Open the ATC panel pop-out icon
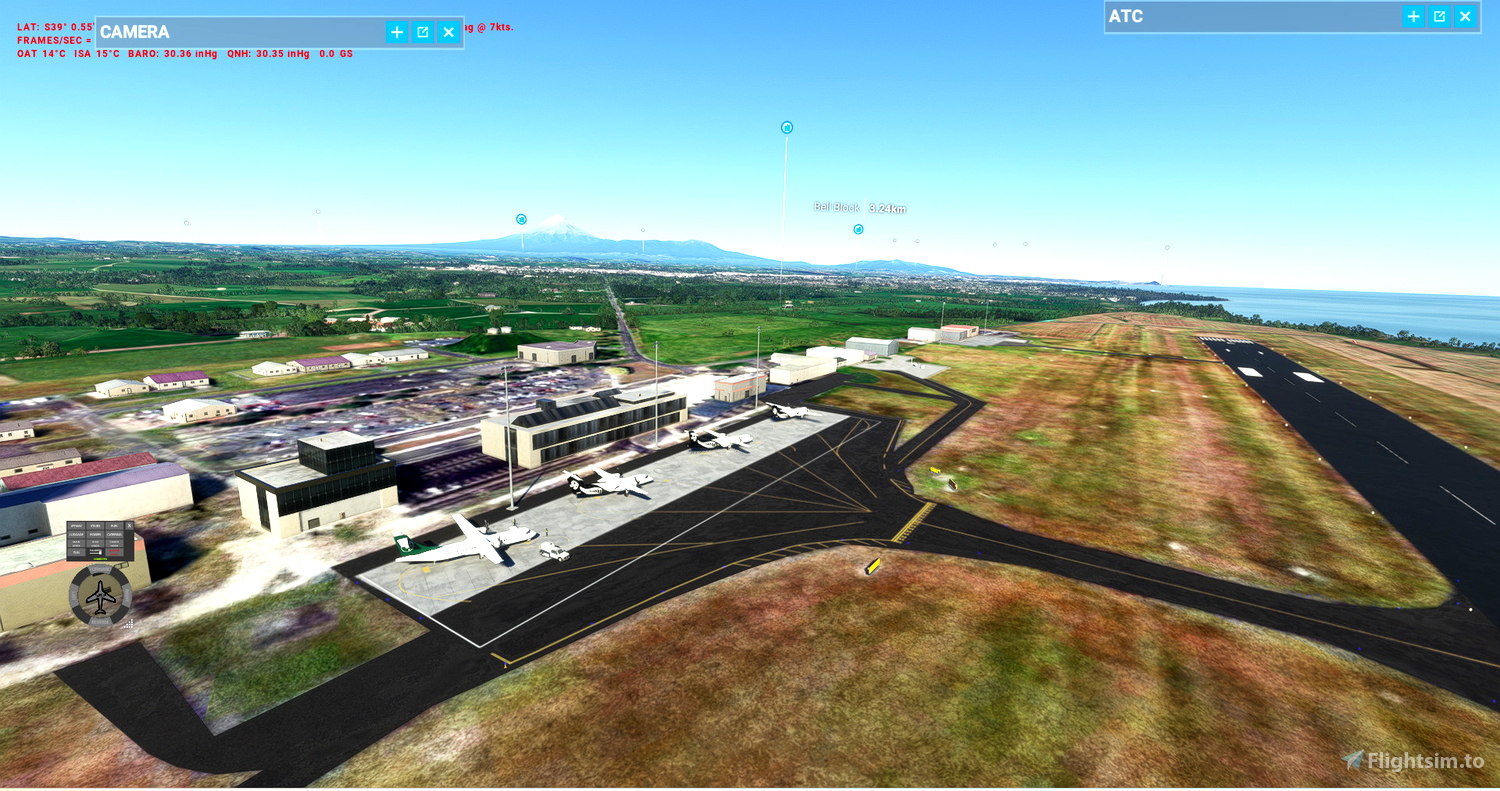The image size is (1500, 791). [1440, 16]
